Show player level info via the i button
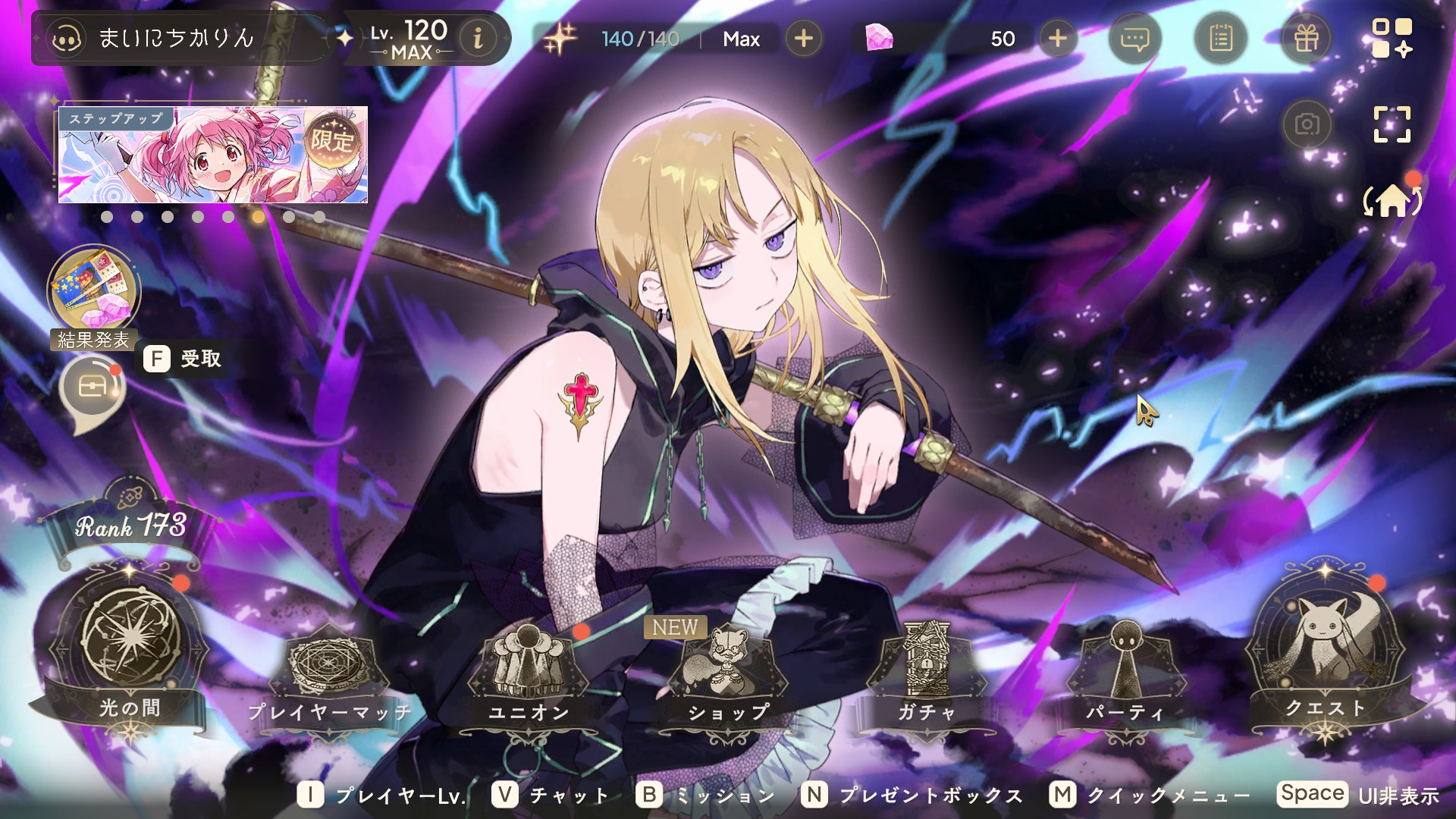The width and height of the screenshot is (1456, 819). coord(478,38)
